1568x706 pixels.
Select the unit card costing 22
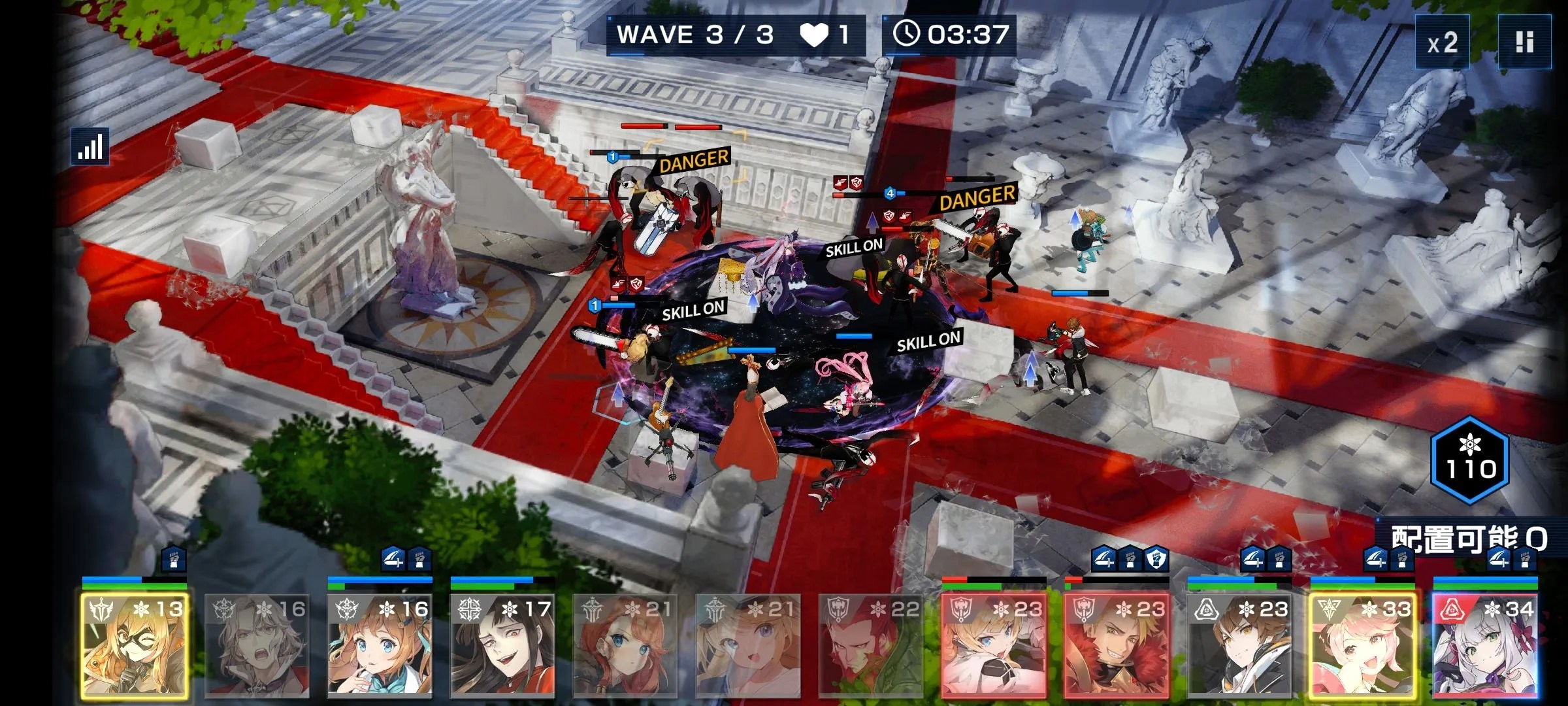(x=870, y=646)
